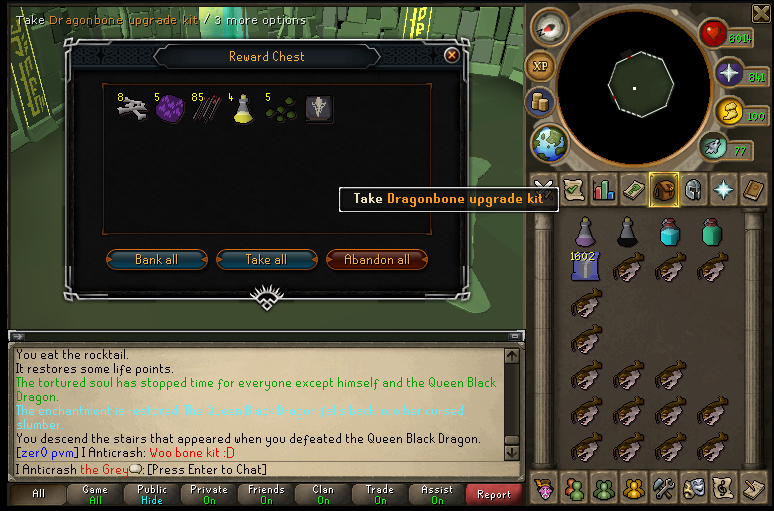The height and width of the screenshot is (511, 774).
Task: Take the Dragonbone upgrade kit
Action: click(319, 108)
